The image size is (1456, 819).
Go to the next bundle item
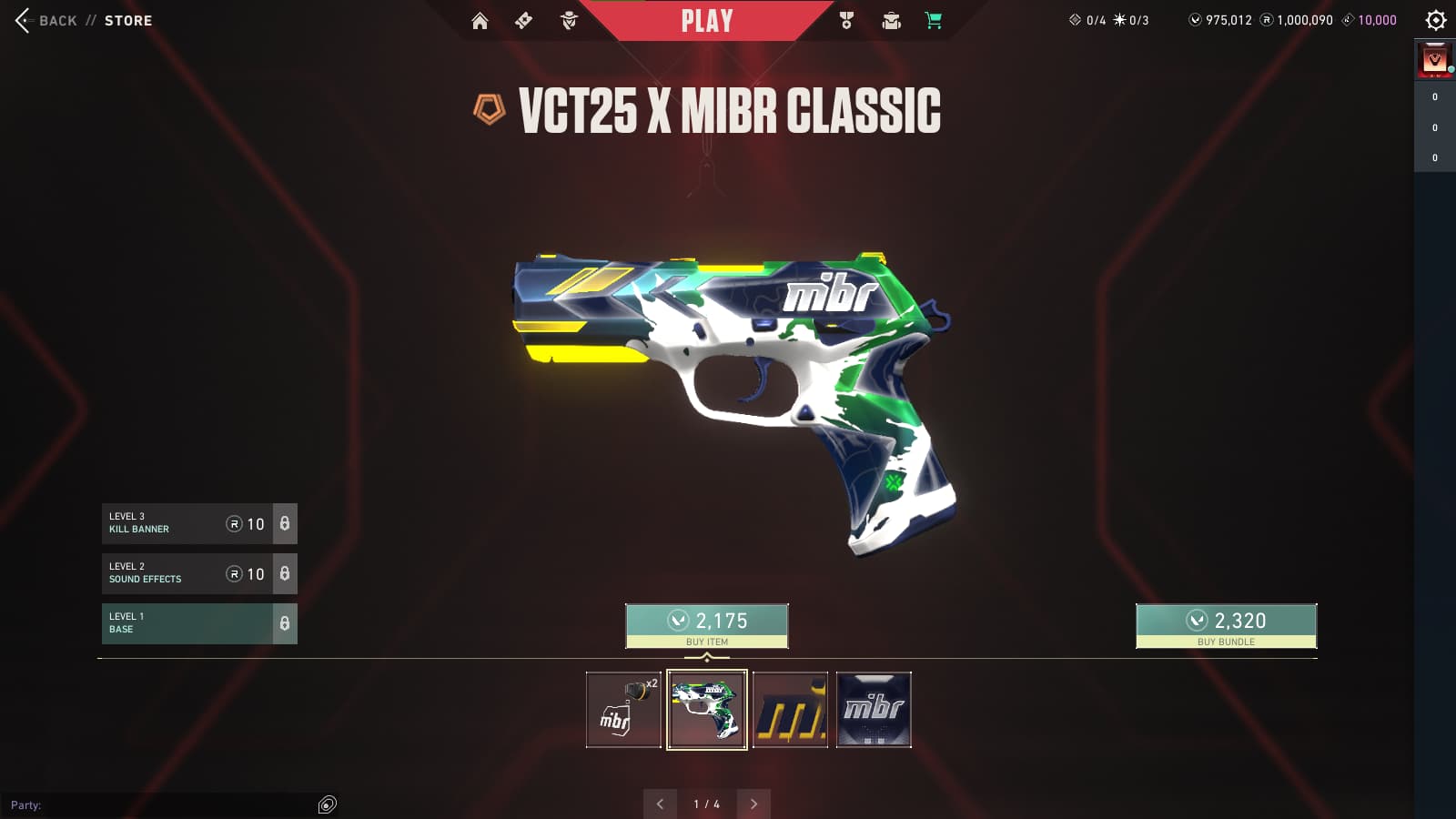[x=753, y=804]
